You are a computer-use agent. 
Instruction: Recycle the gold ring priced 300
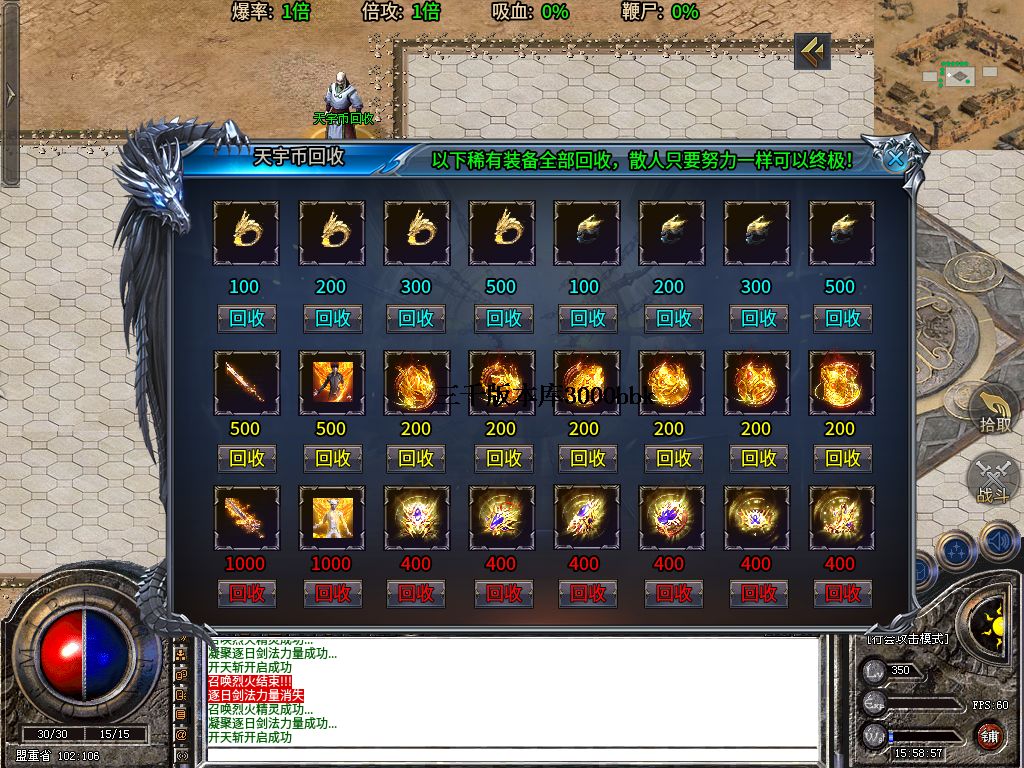416,318
